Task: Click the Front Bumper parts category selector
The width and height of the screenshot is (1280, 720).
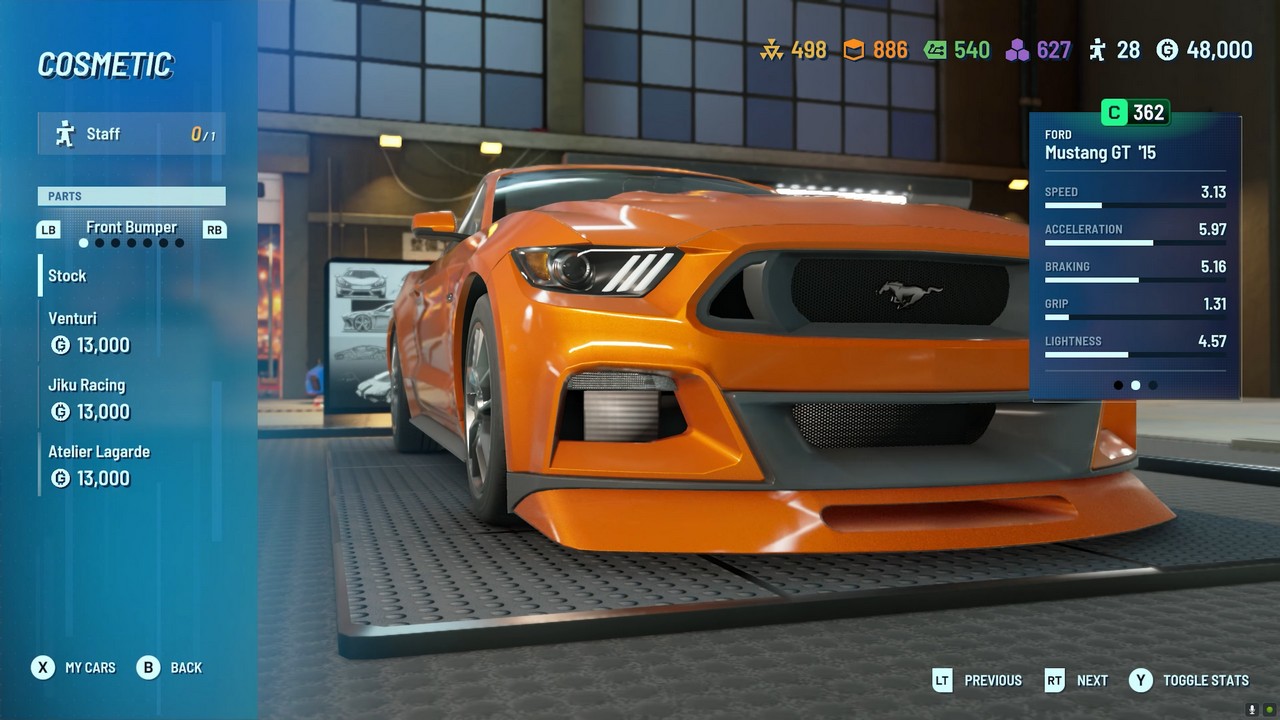Action: point(131,228)
